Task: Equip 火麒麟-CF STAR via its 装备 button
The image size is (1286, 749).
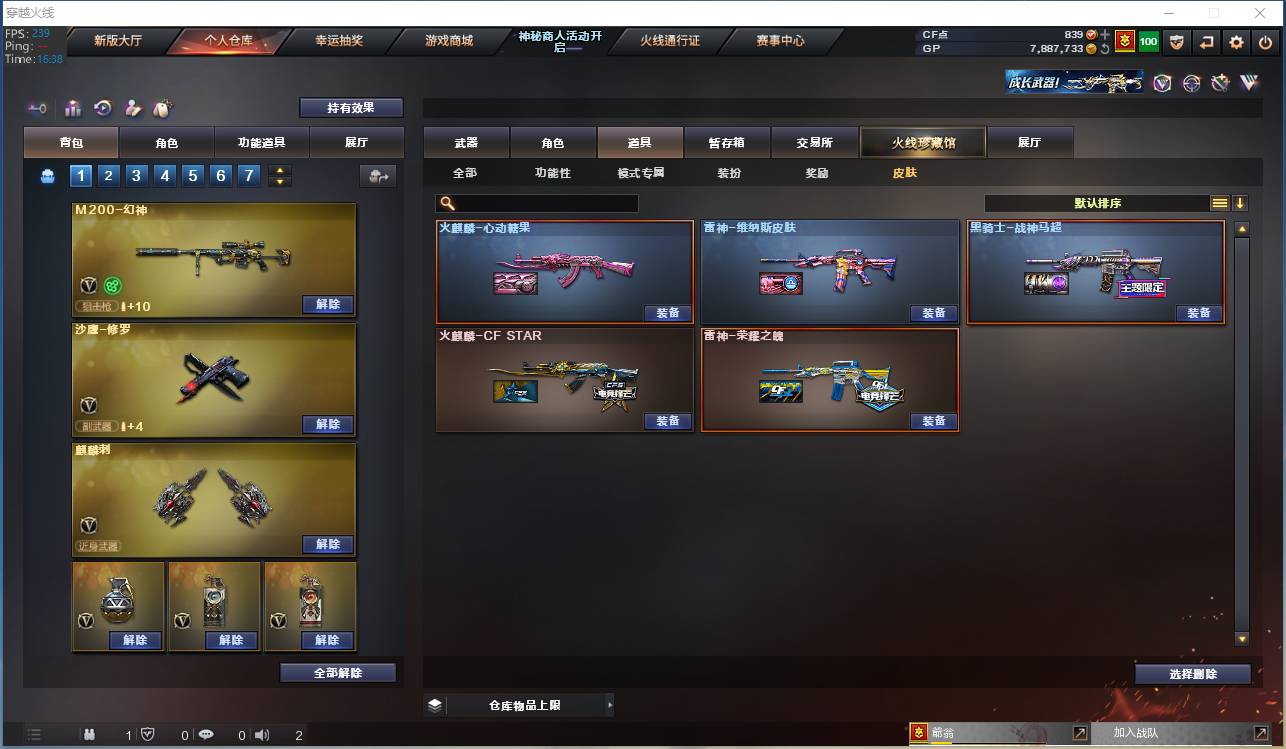Action: tap(667, 421)
